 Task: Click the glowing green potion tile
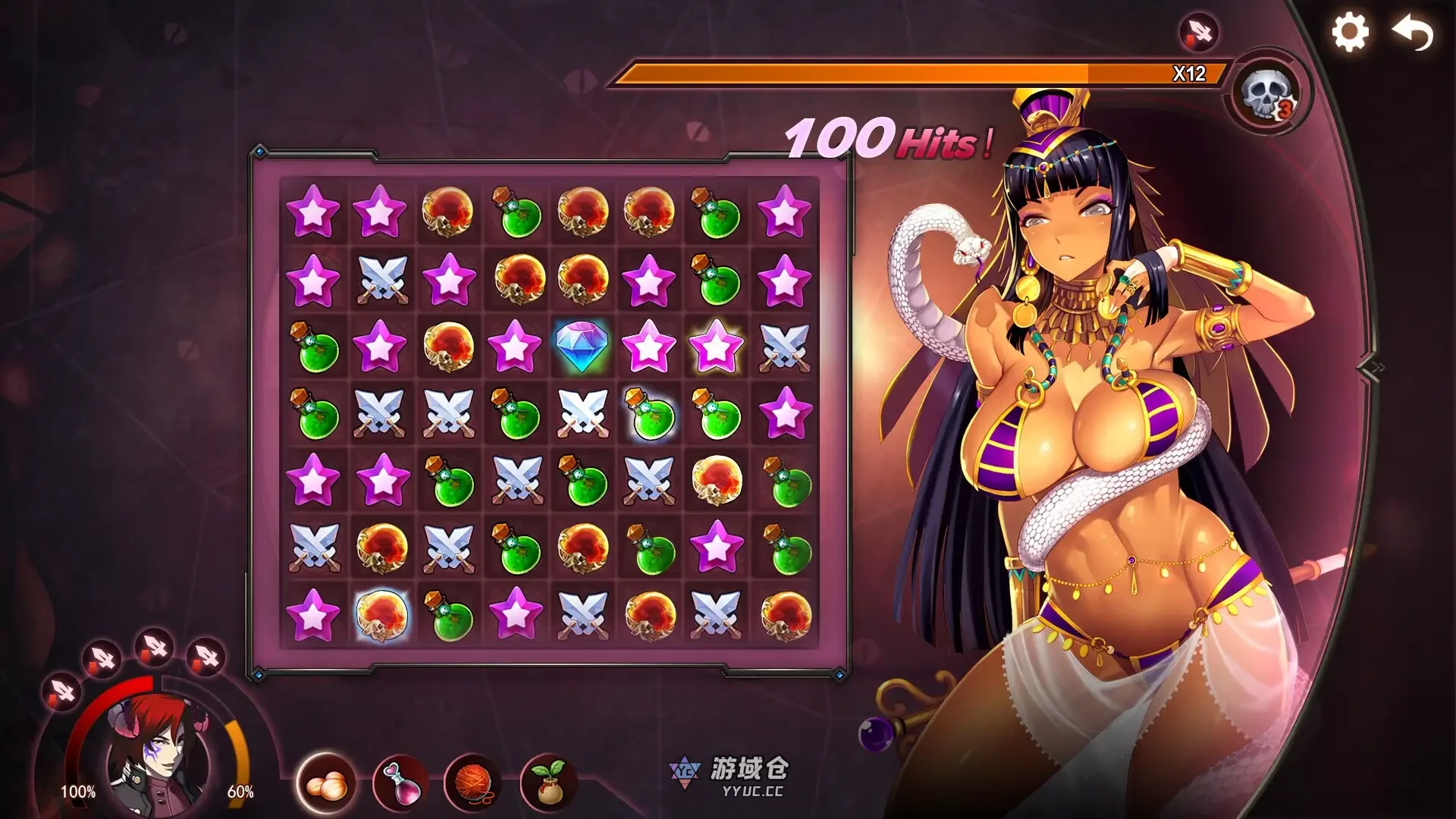[648, 414]
